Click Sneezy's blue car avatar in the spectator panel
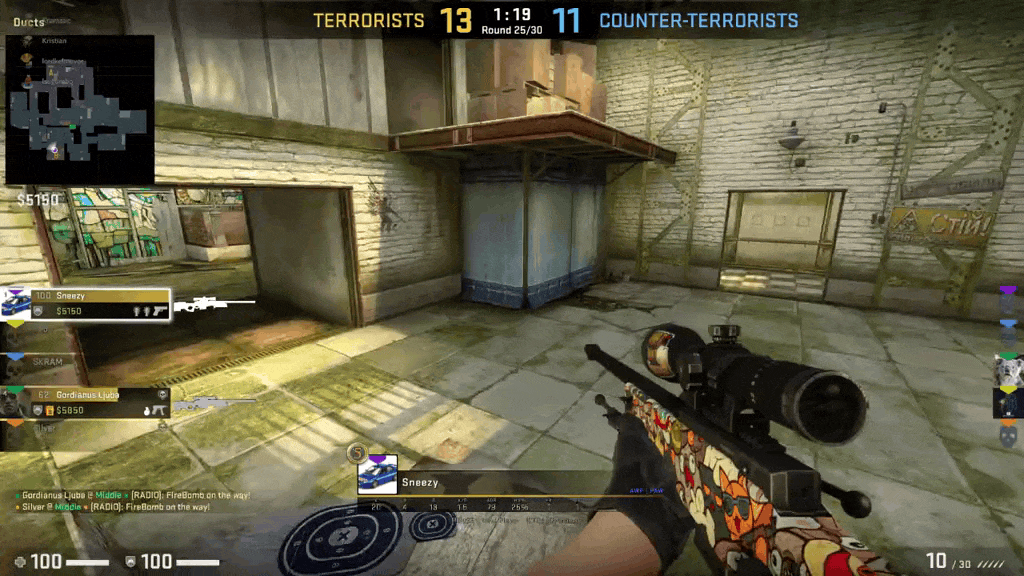 (x=377, y=474)
